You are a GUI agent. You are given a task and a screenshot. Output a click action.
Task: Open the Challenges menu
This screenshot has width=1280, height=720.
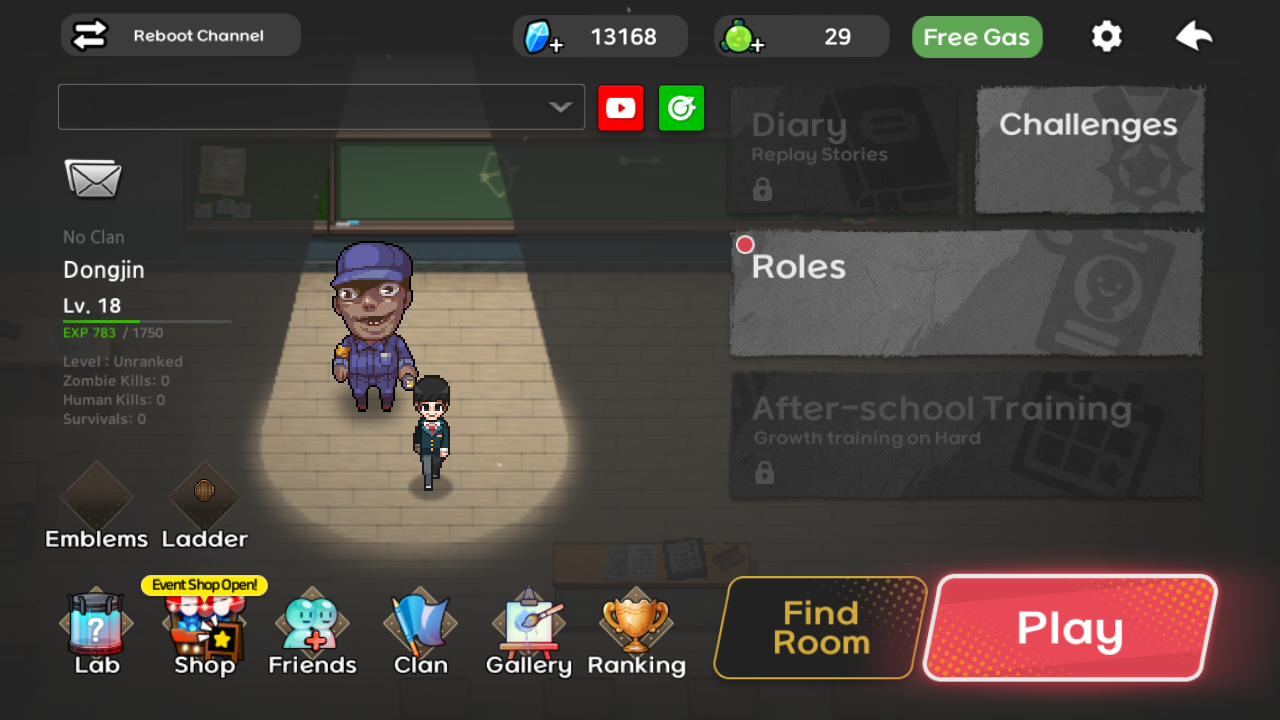click(x=1088, y=150)
